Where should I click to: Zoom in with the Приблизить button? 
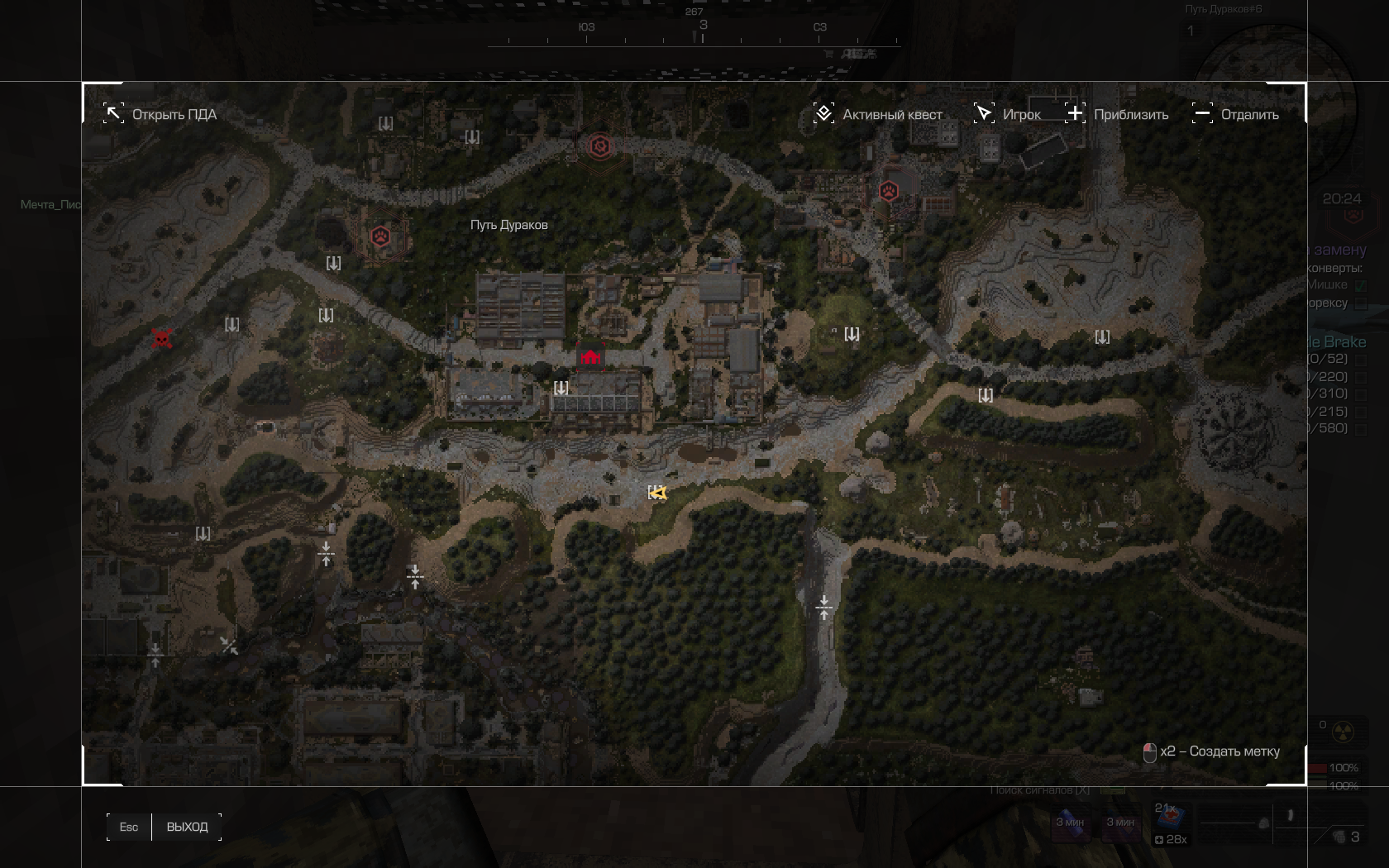[1117, 114]
